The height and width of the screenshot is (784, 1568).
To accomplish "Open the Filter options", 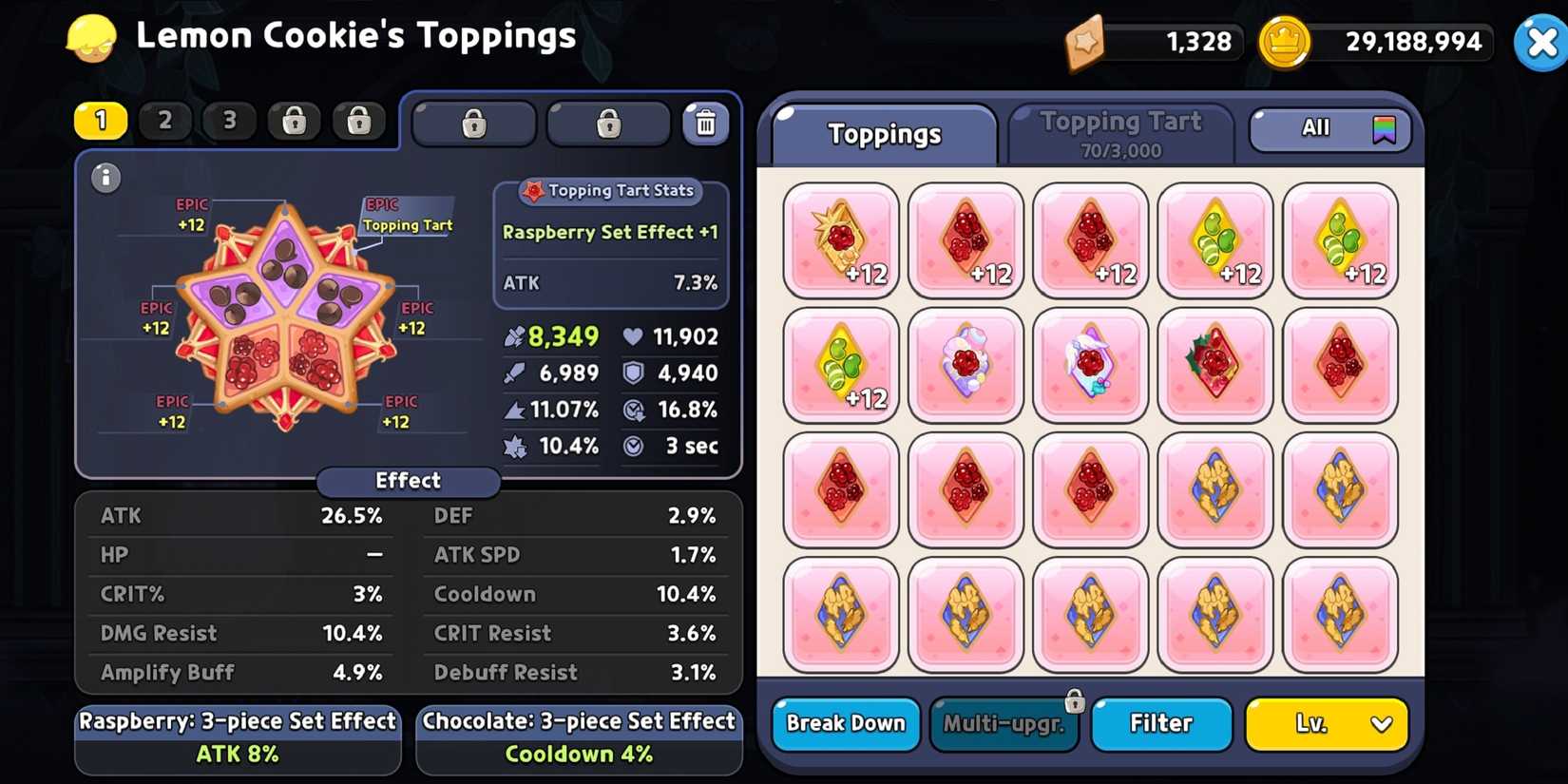I will [1161, 724].
